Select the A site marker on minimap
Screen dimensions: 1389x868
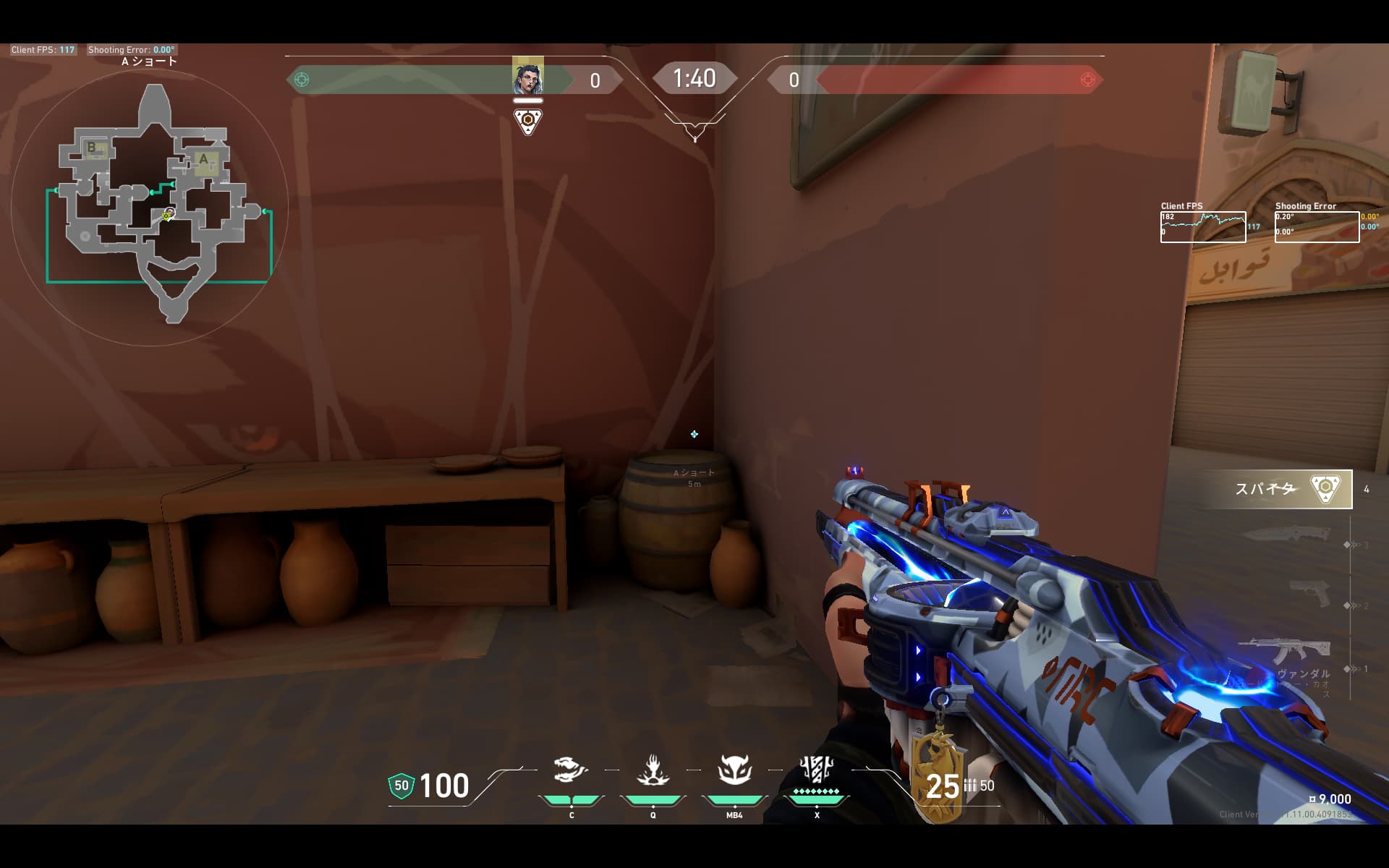(204, 160)
